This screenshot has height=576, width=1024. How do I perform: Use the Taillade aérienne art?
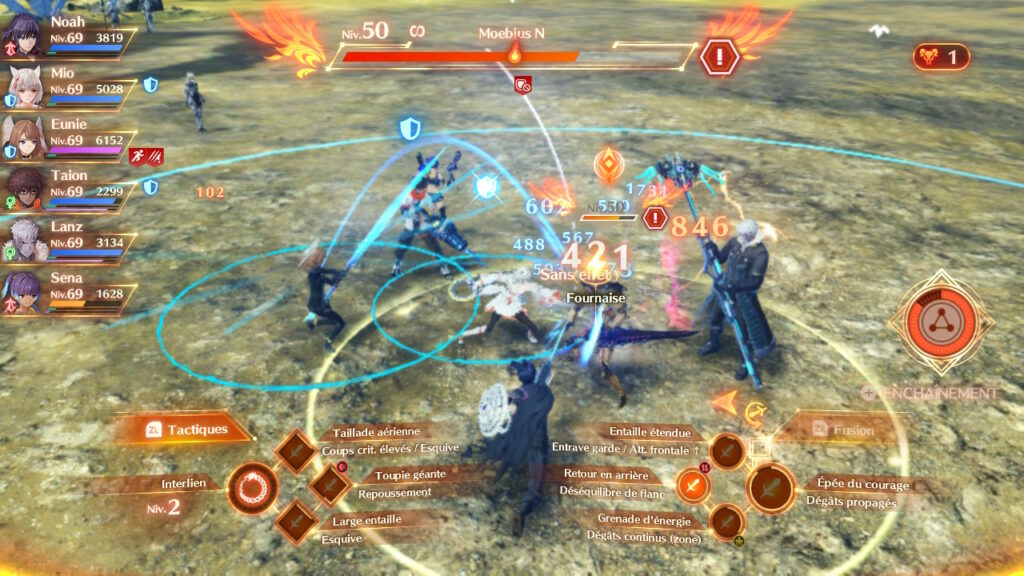297,451
